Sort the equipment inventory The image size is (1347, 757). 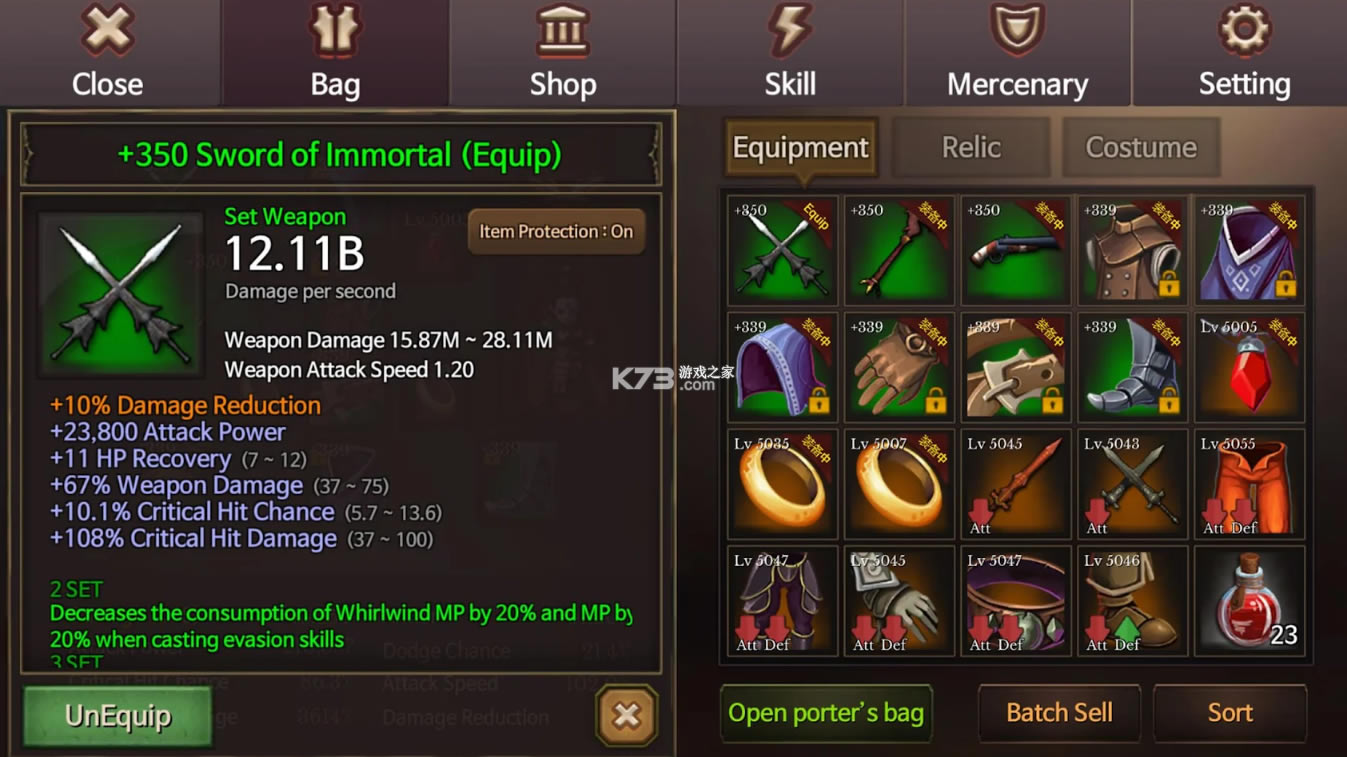(1230, 713)
